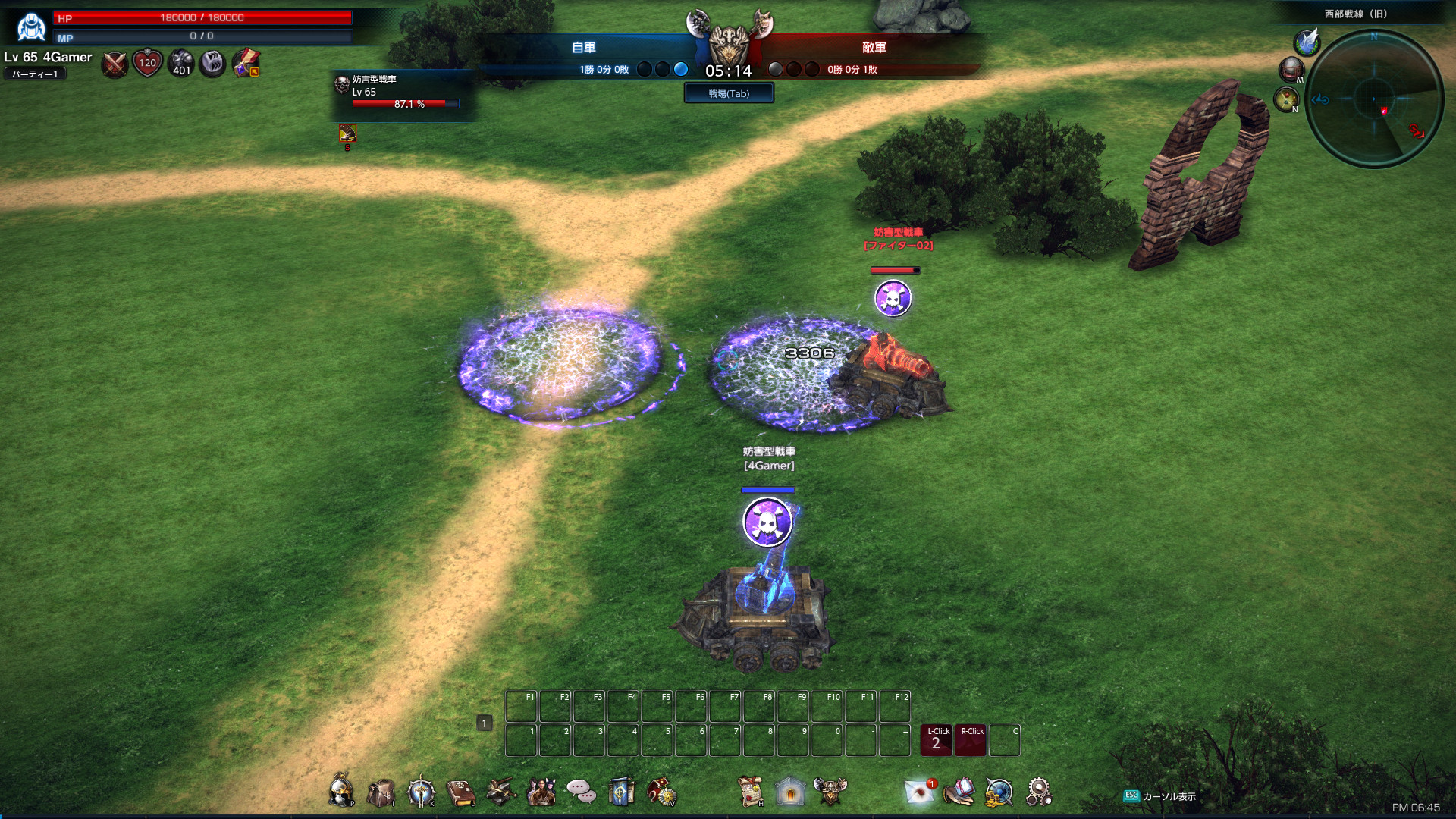Open the character portraits social menu
1456x819 pixels.
pos(541,792)
